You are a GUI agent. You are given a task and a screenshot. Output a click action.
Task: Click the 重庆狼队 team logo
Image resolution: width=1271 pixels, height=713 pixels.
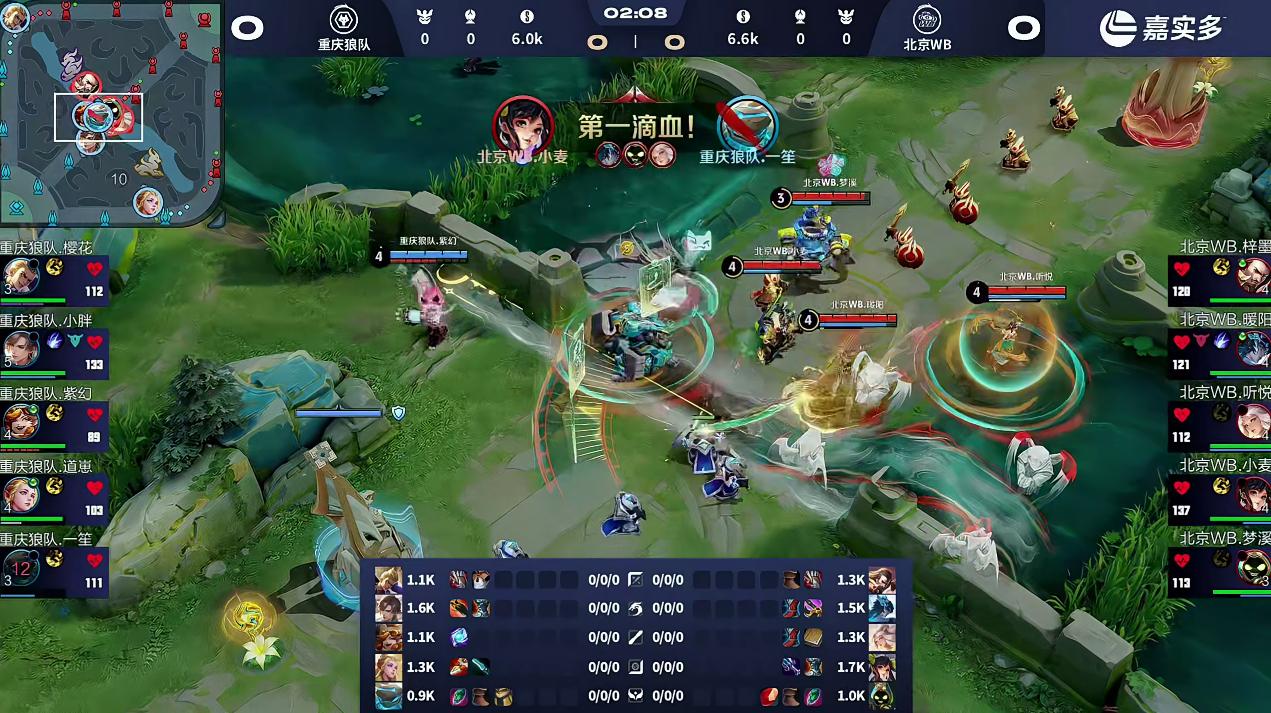344,19
